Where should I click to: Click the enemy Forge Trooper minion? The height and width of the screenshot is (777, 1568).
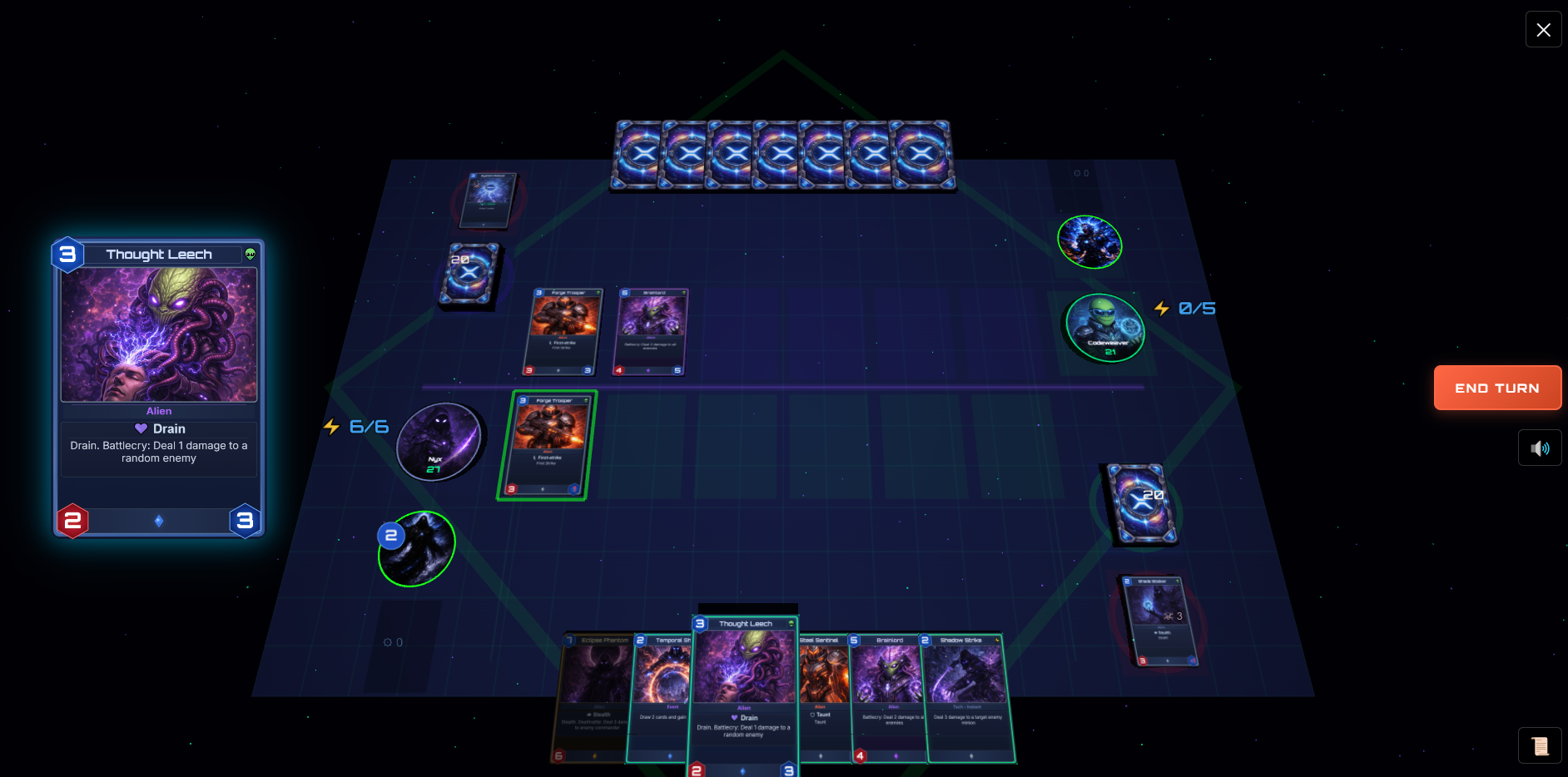tap(562, 332)
